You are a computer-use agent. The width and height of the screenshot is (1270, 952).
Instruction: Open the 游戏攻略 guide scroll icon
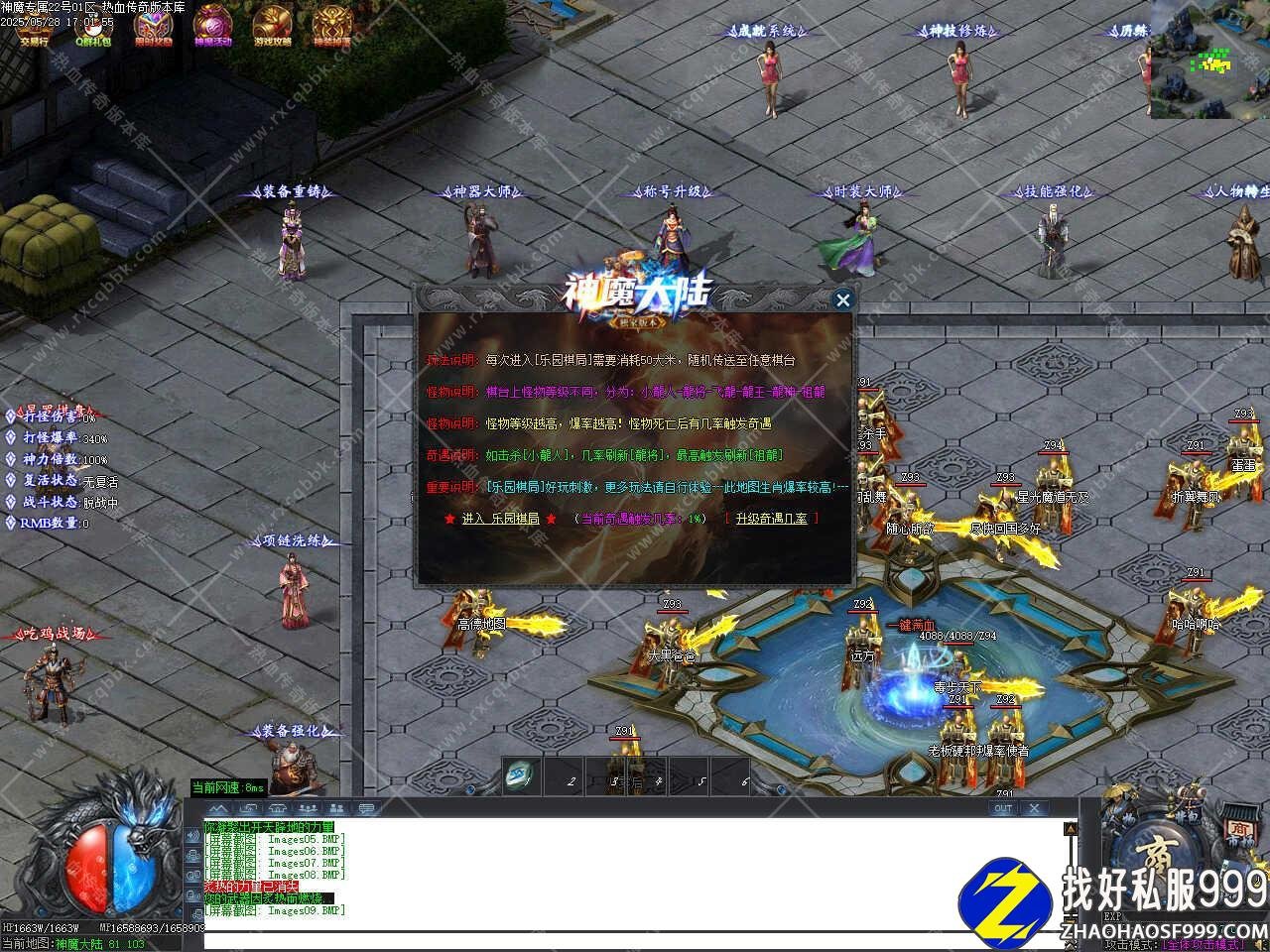(x=272, y=26)
